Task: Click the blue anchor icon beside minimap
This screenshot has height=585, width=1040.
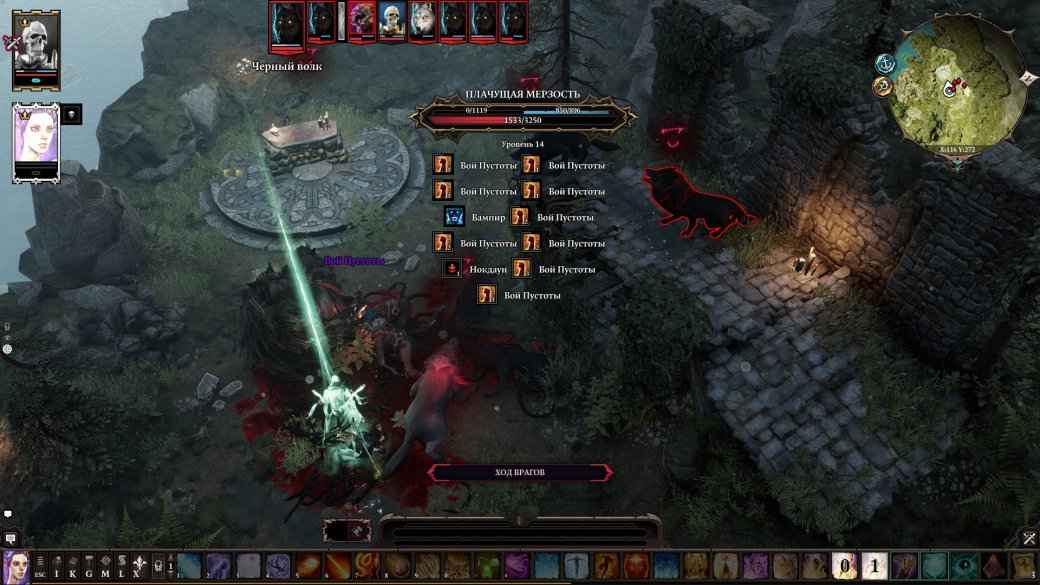Action: [885, 63]
